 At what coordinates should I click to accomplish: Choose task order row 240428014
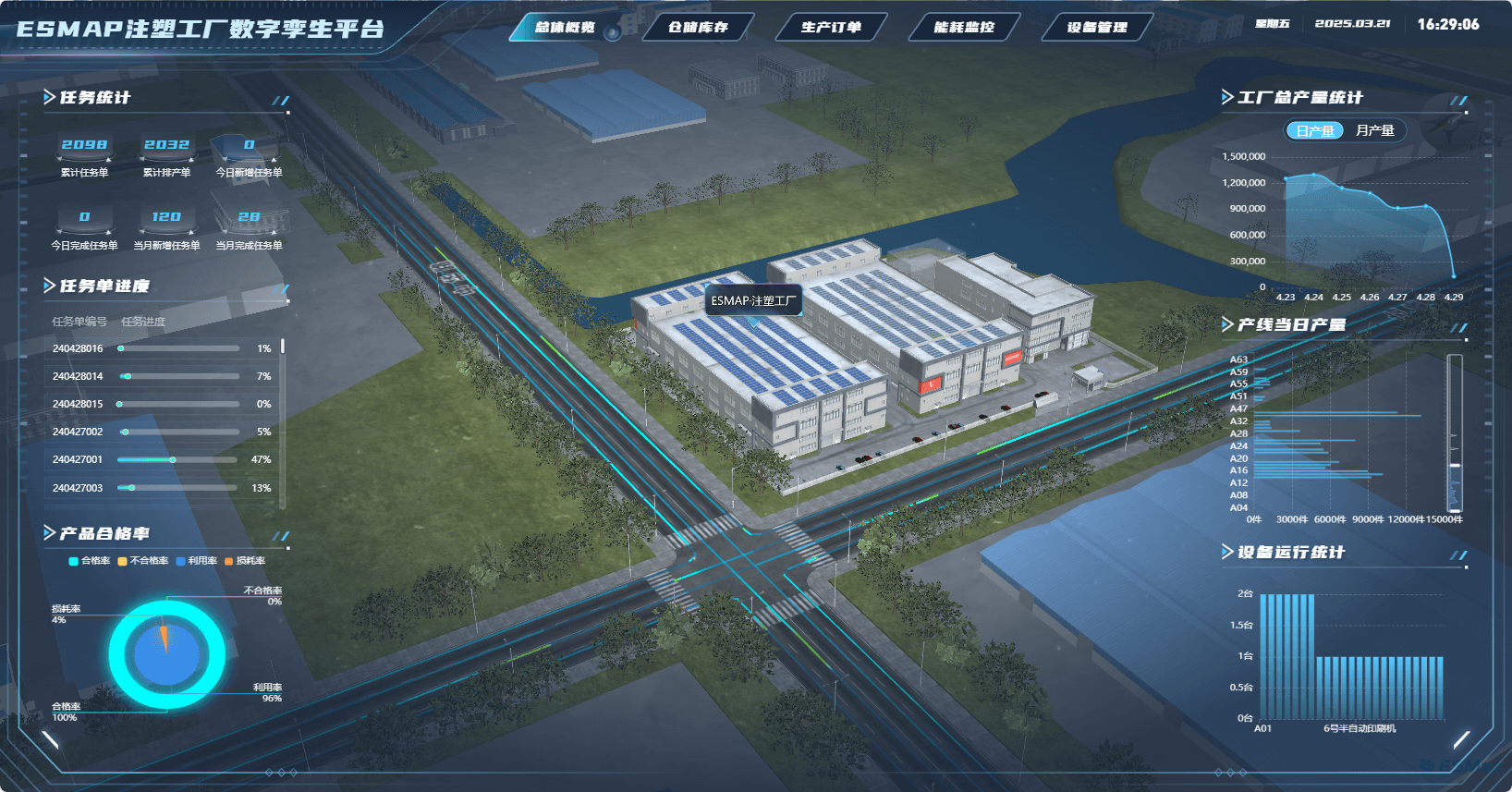pyautogui.click(x=162, y=376)
